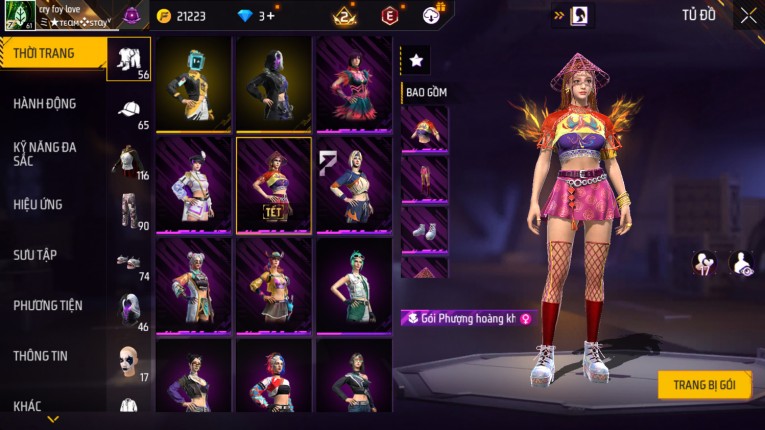Screen dimensions: 765x430
Task: Equip the bundle with Trang Bị Gói
Action: [x=704, y=385]
